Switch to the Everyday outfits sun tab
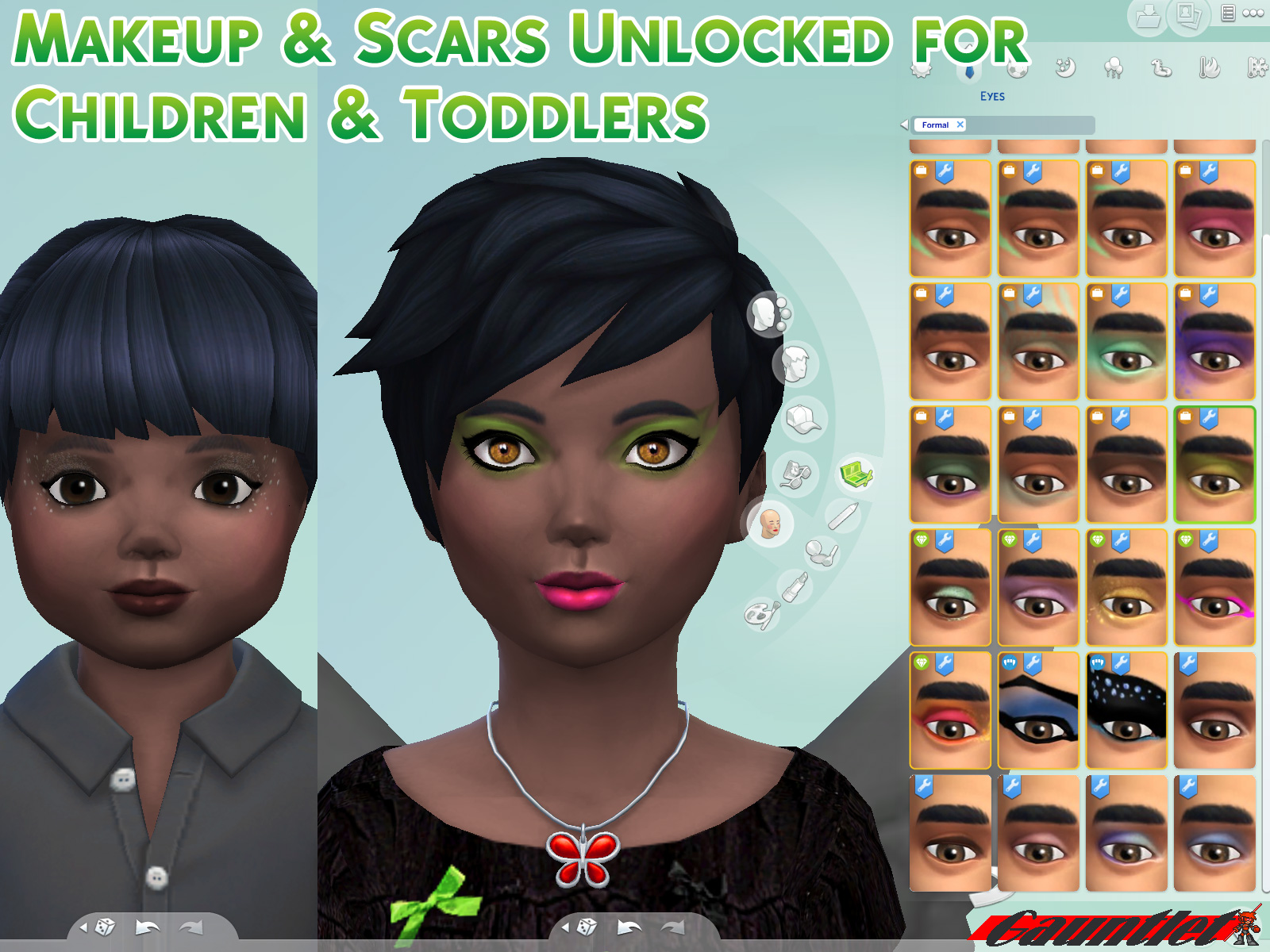Viewport: 1270px width, 952px height. (920, 70)
